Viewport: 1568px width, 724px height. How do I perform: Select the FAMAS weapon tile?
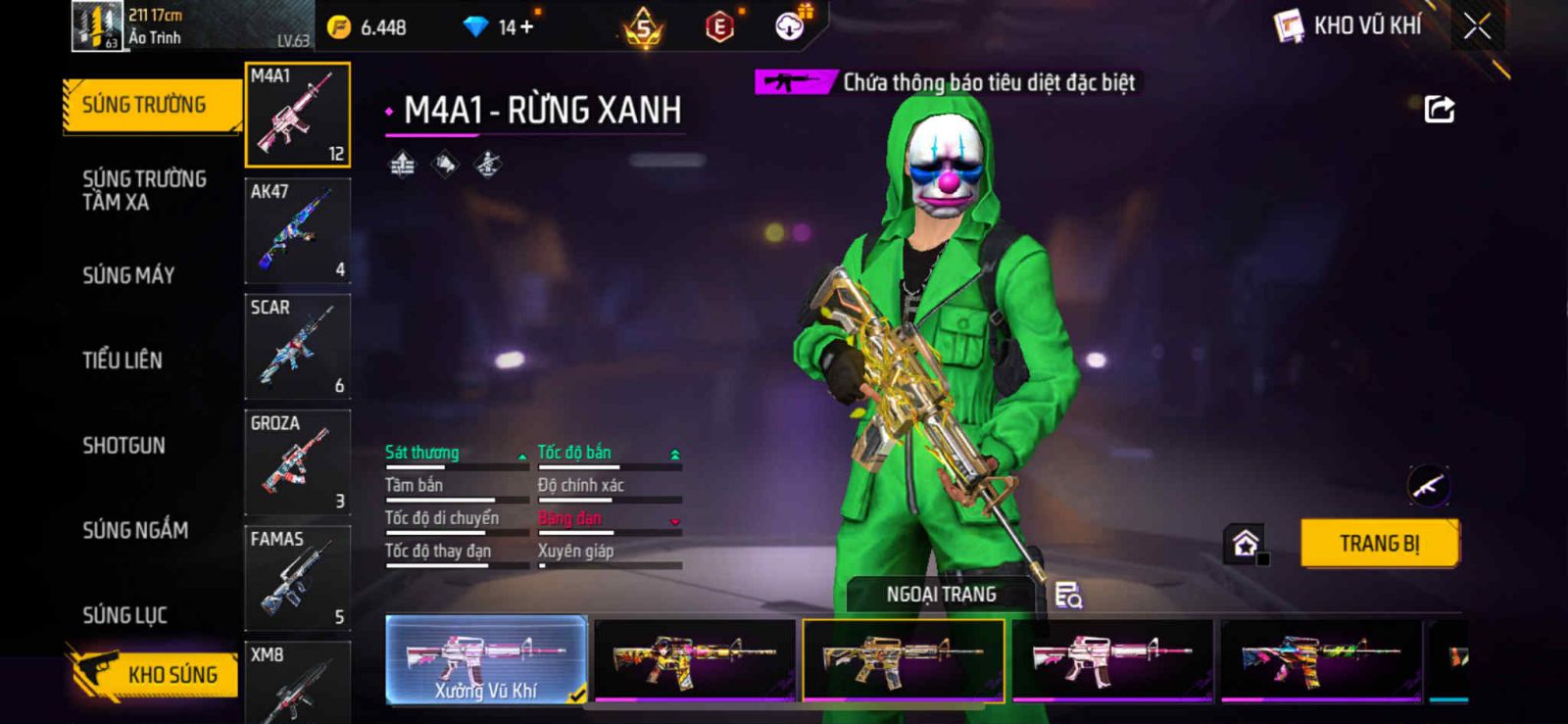tap(297, 577)
